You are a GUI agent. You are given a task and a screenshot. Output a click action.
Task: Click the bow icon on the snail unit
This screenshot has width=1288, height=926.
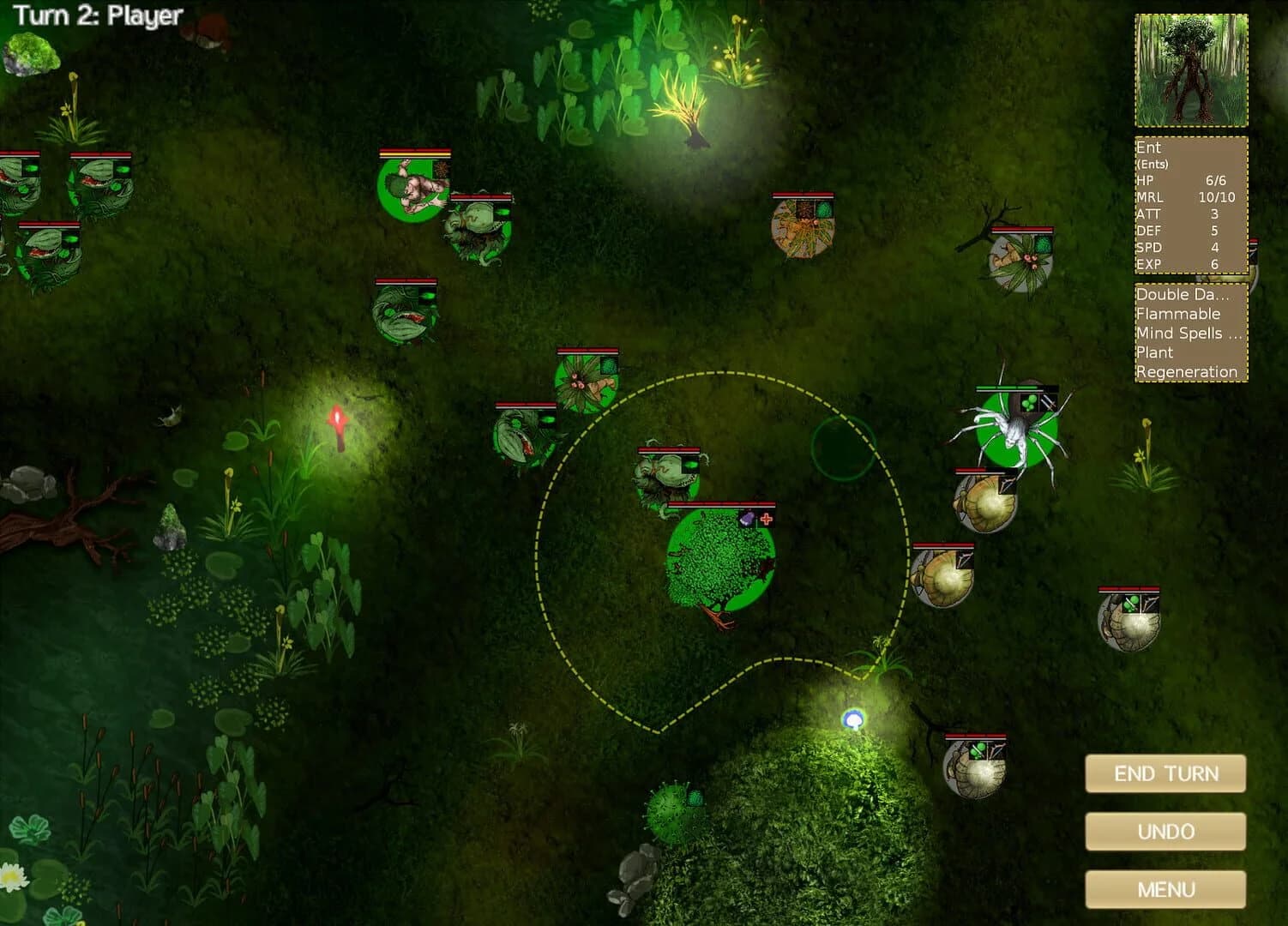(1008, 485)
